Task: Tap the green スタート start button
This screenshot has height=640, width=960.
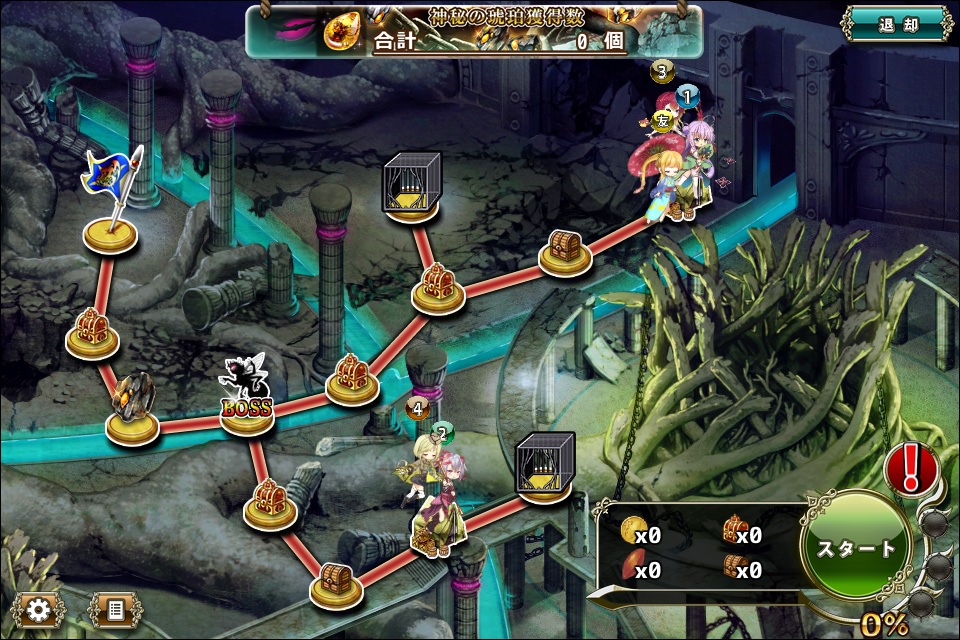Action: click(856, 549)
